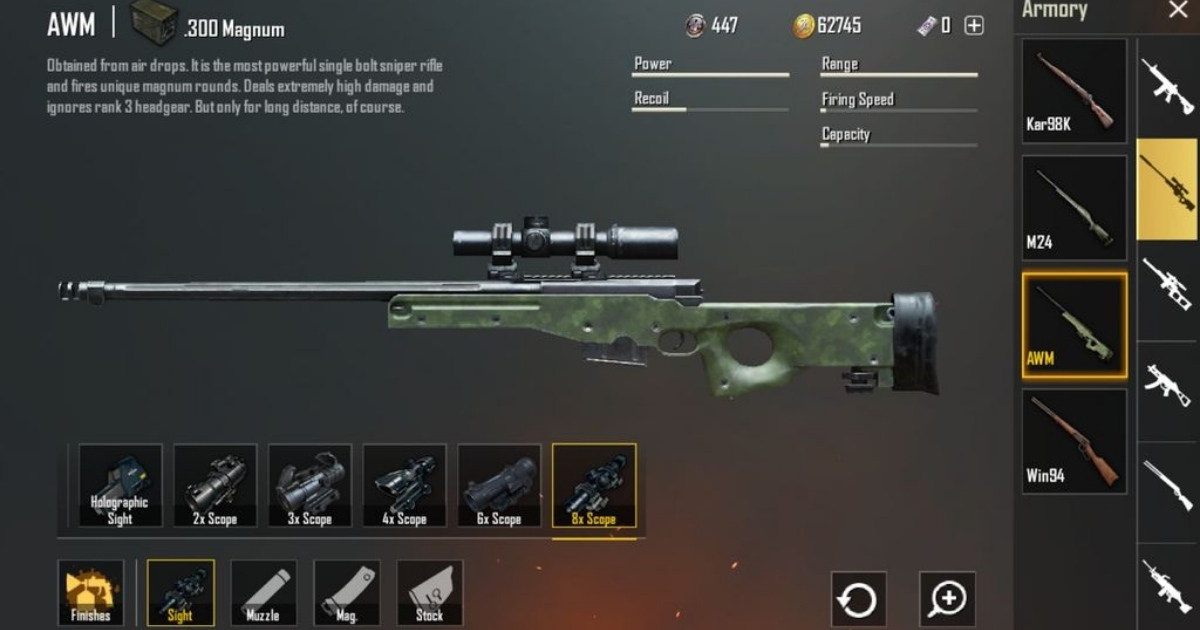The image size is (1200, 630).
Task: Open the Stock attachments
Action: point(430,593)
